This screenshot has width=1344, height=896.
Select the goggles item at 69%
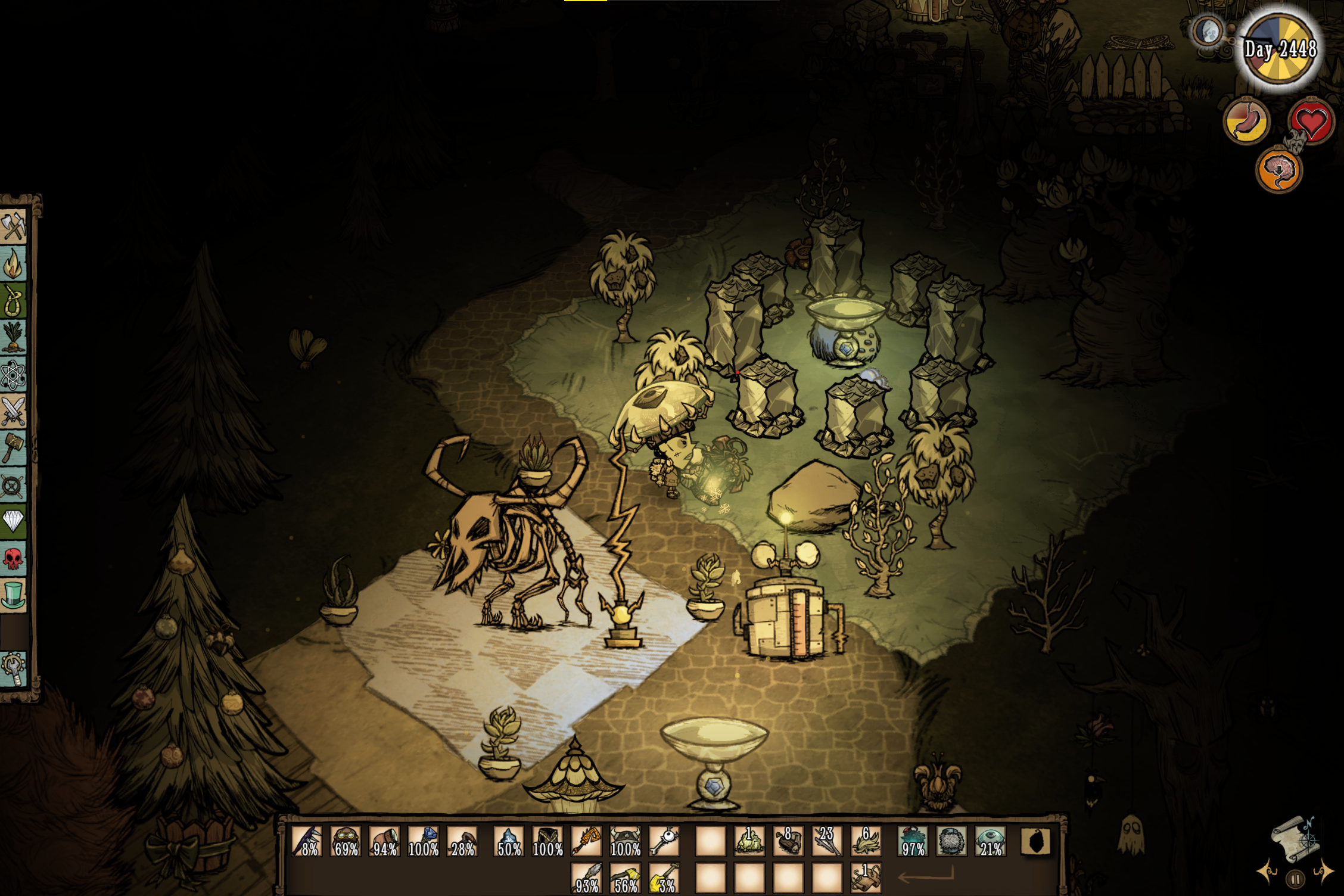(x=346, y=841)
